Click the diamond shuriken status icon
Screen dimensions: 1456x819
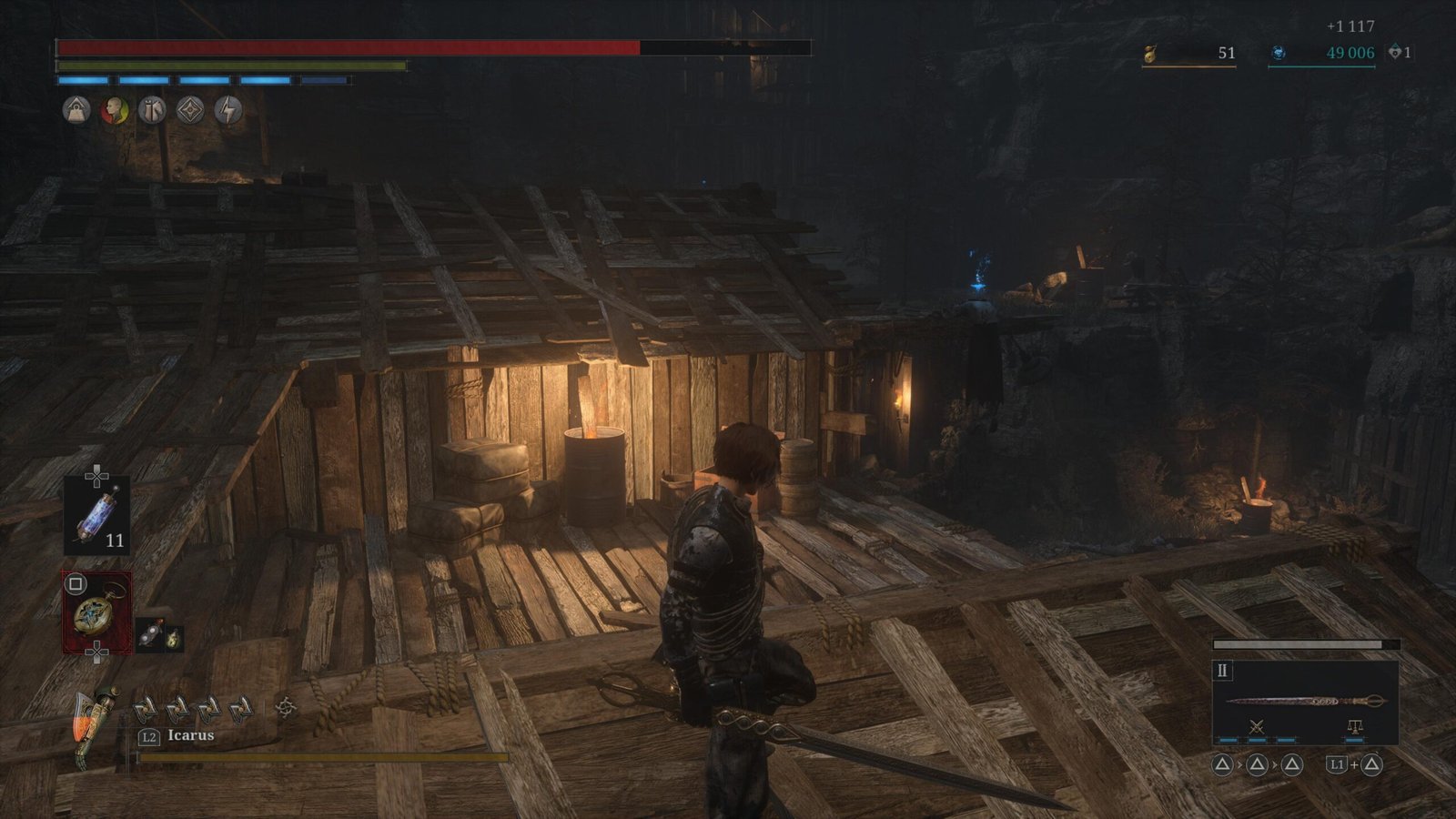click(x=190, y=111)
